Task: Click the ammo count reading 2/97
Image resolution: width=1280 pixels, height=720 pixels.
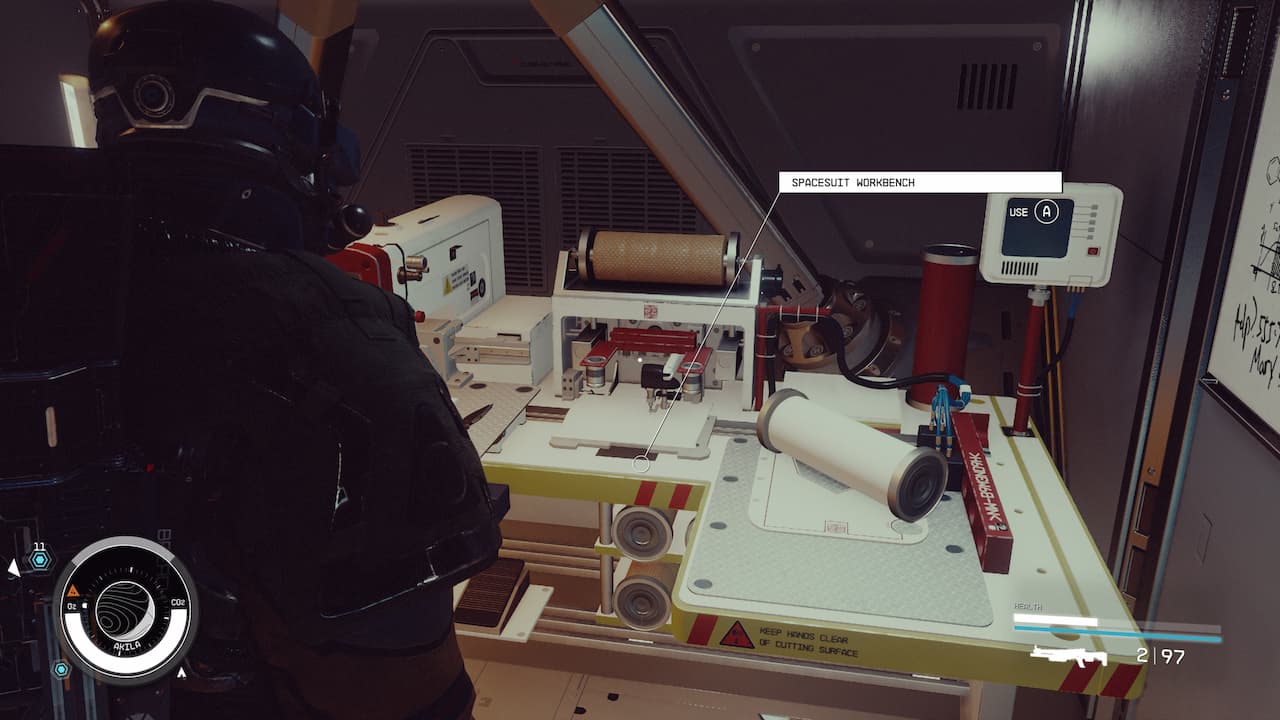Action: point(1160,655)
